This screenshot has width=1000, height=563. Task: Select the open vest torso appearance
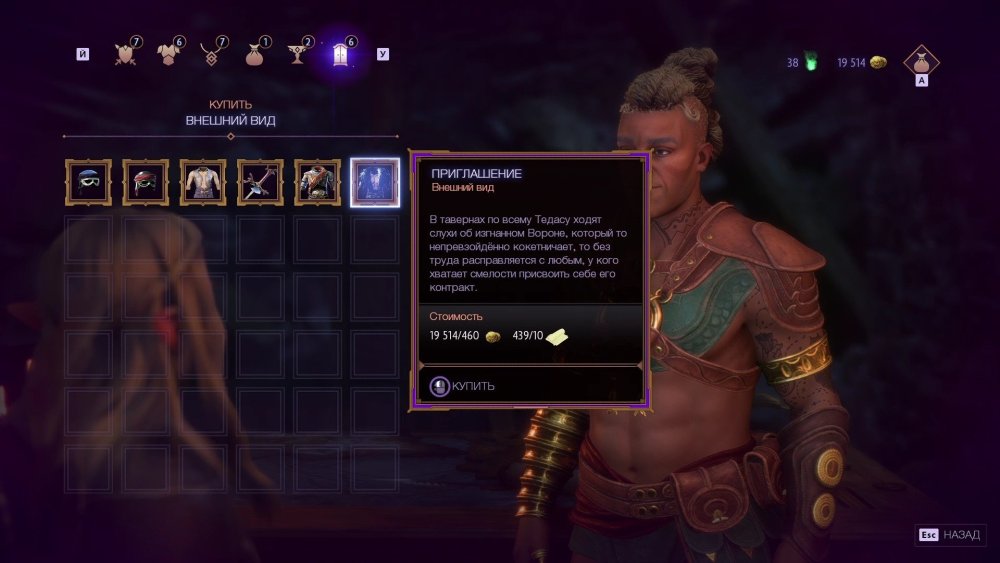pyautogui.click(x=202, y=181)
